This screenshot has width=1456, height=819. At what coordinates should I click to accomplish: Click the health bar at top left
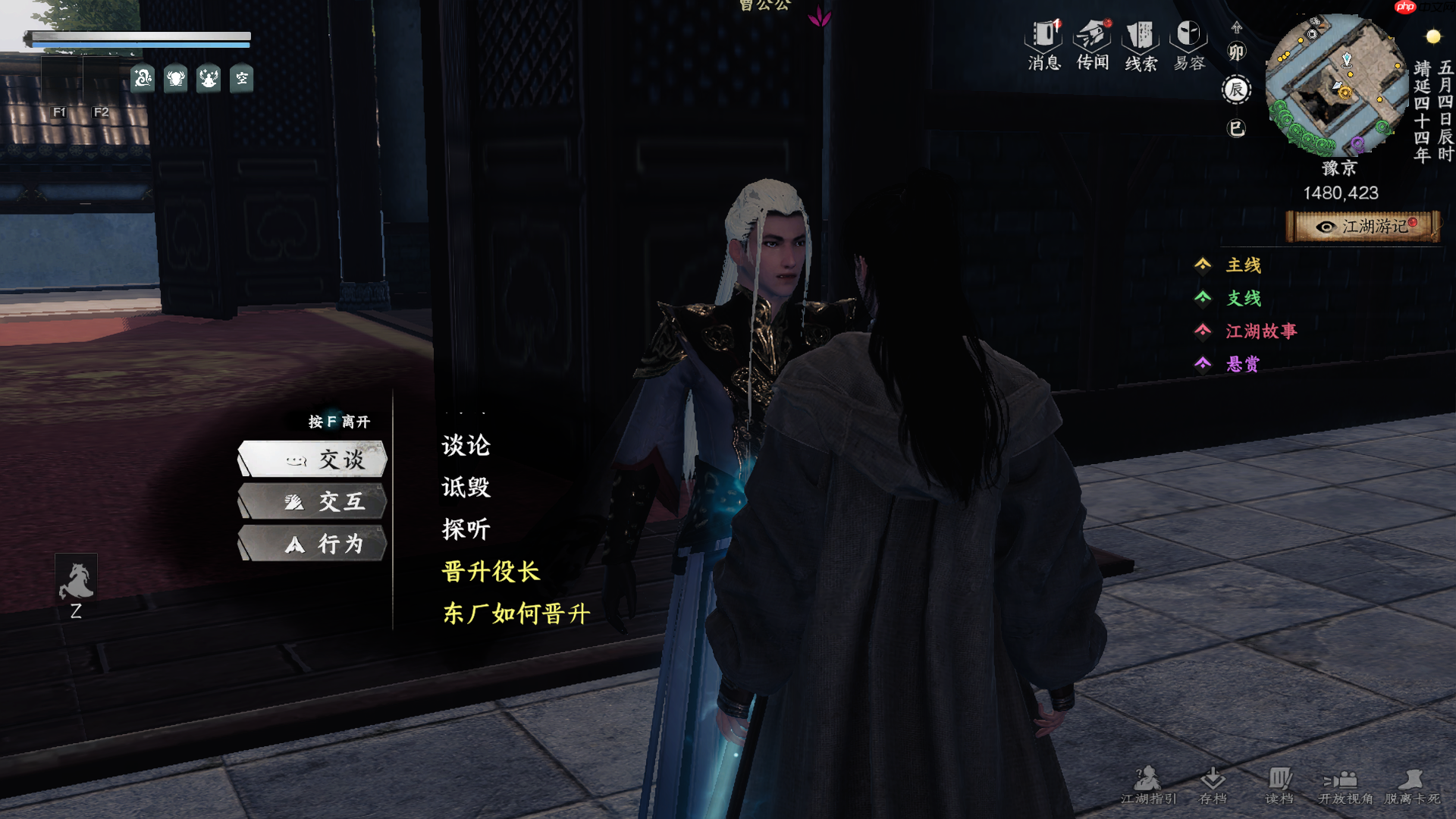(139, 36)
